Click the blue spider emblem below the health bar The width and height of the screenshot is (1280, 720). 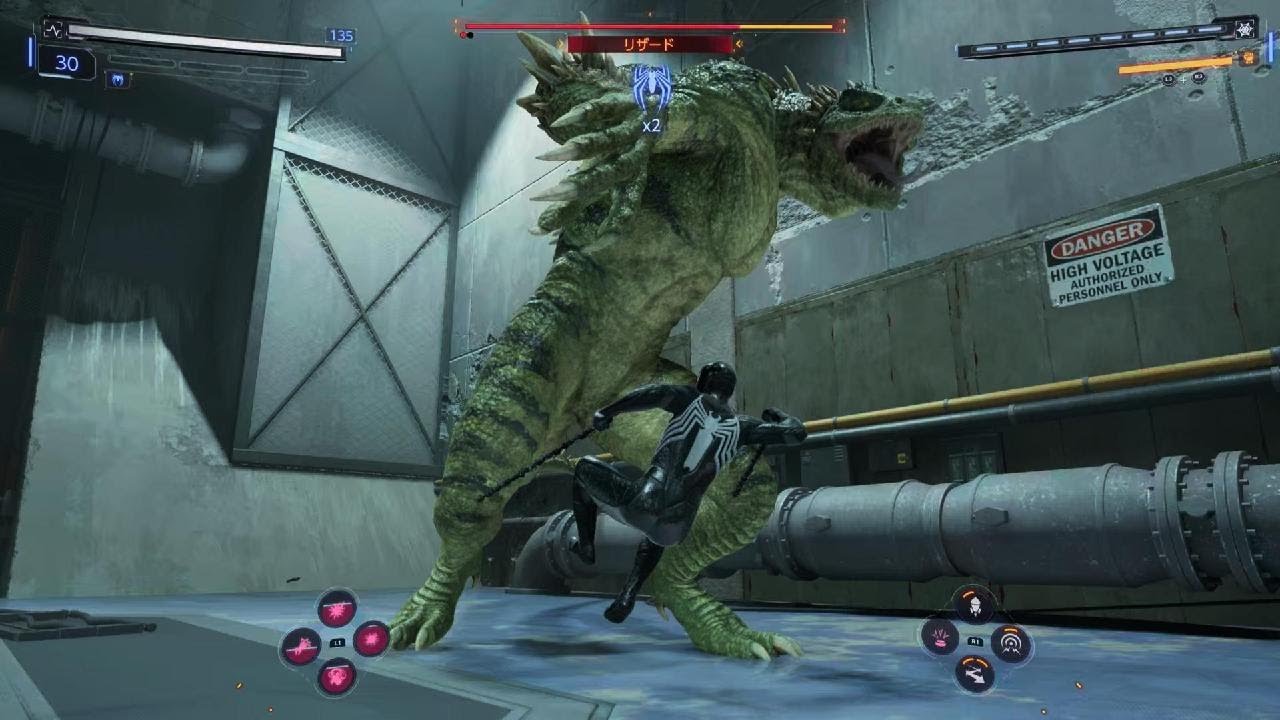(x=118, y=80)
